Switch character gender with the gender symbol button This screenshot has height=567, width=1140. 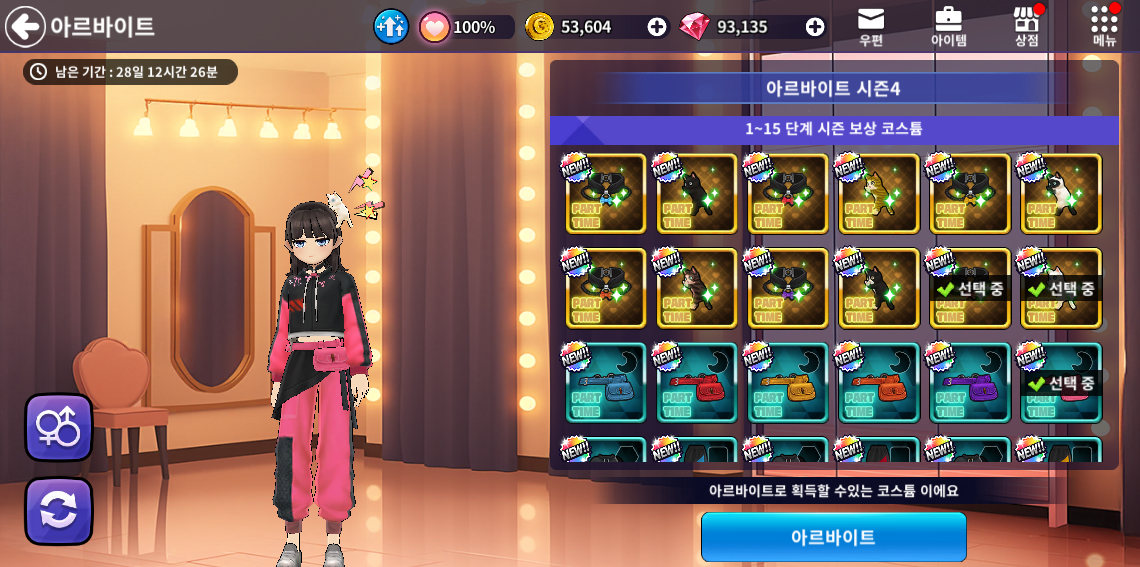coord(59,427)
